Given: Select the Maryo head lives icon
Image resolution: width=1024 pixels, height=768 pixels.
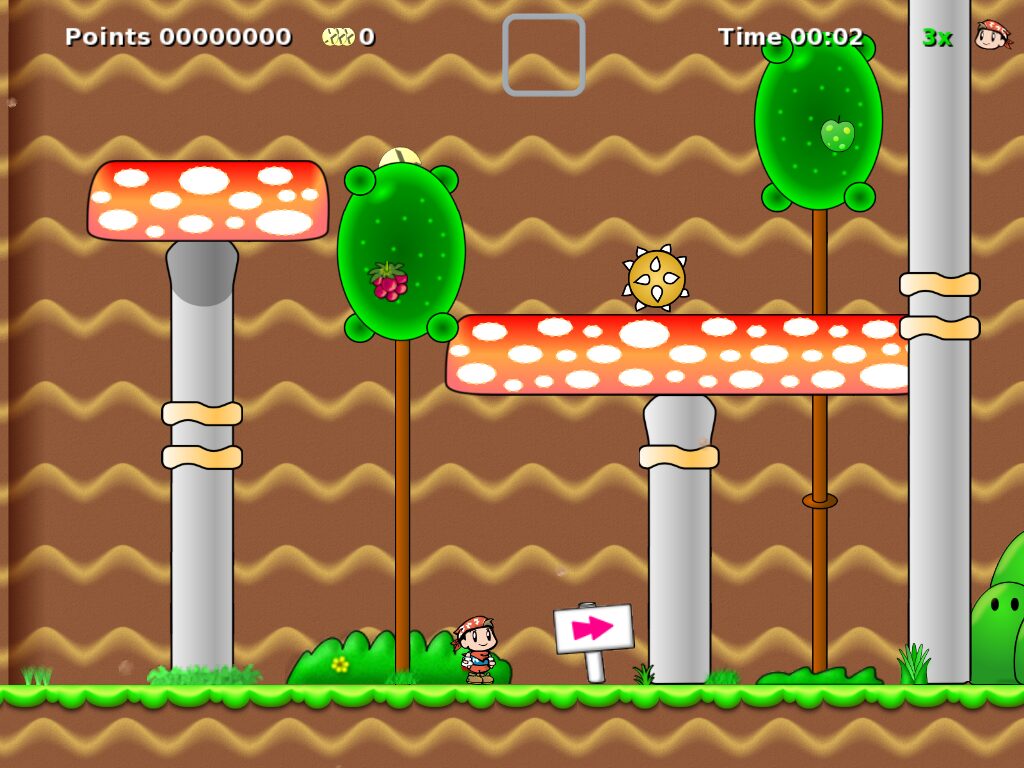Looking at the screenshot, I should point(992,36).
